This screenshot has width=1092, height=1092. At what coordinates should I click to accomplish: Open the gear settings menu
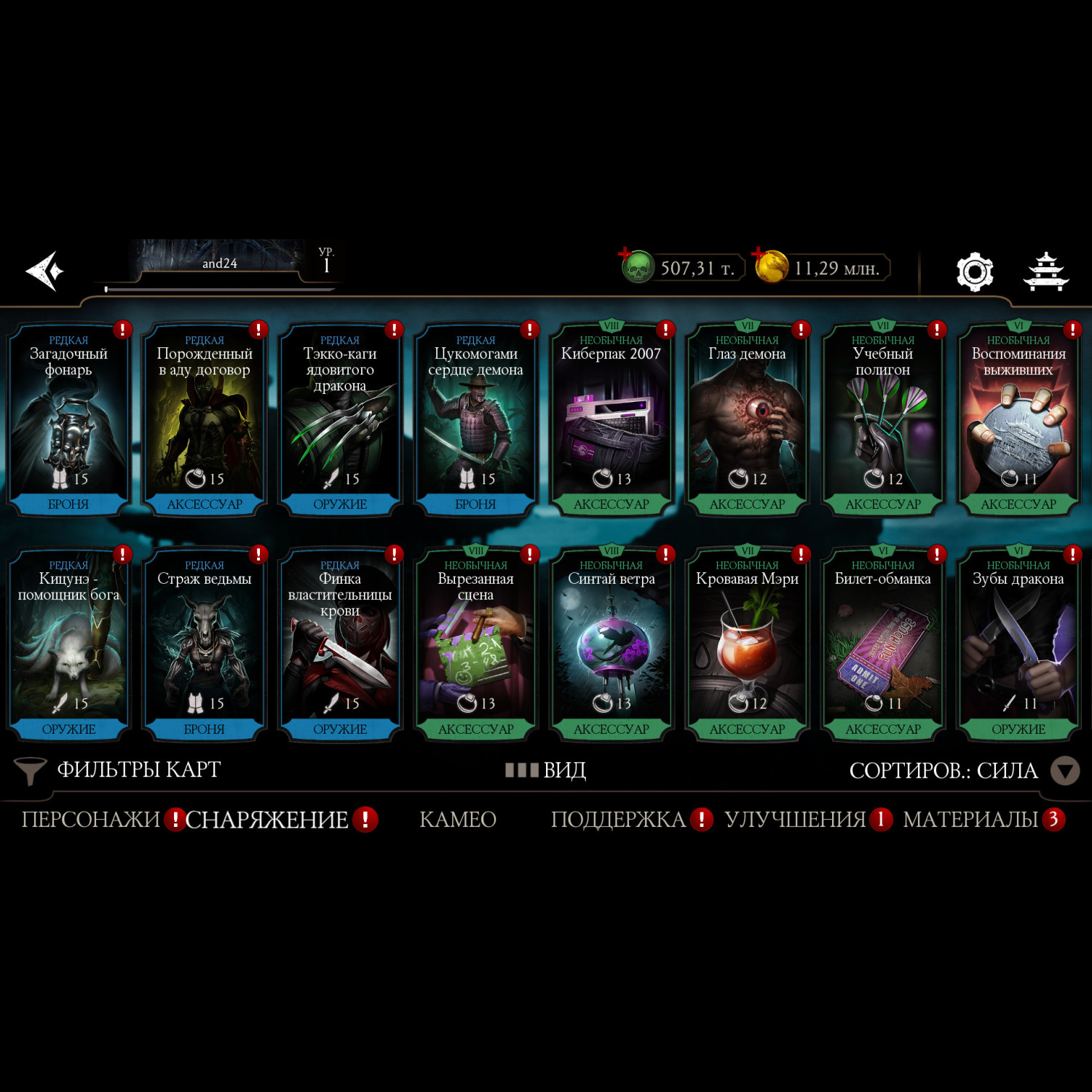[974, 272]
